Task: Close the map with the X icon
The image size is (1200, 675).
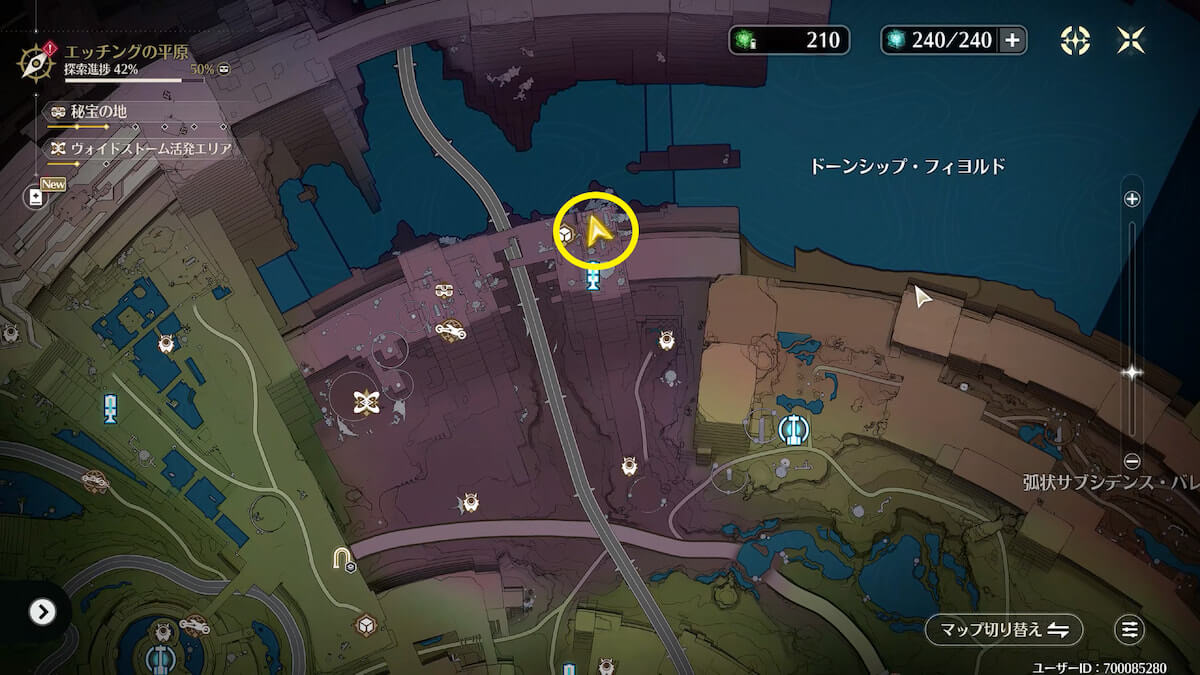Action: coord(1132,40)
